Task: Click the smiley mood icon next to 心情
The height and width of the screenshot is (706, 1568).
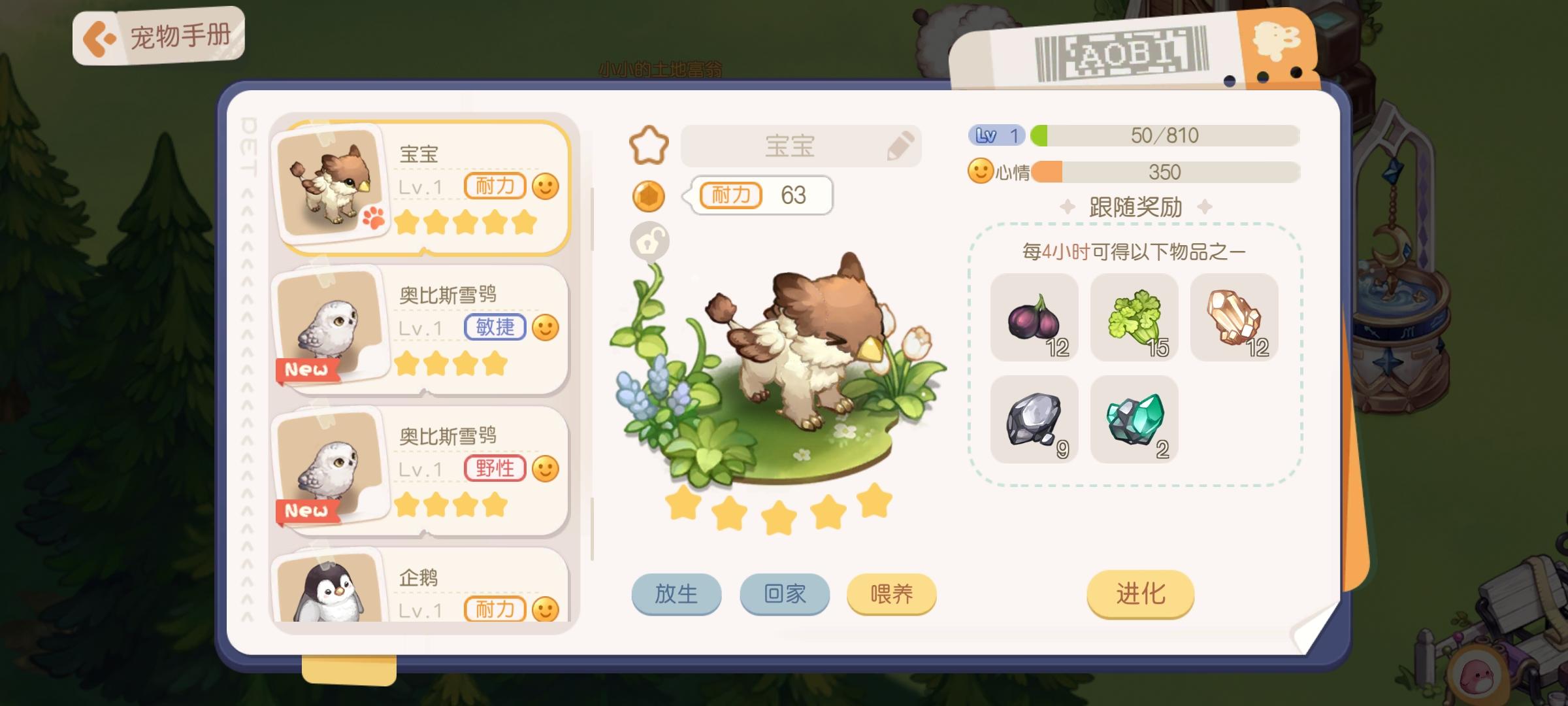Action: click(x=979, y=171)
